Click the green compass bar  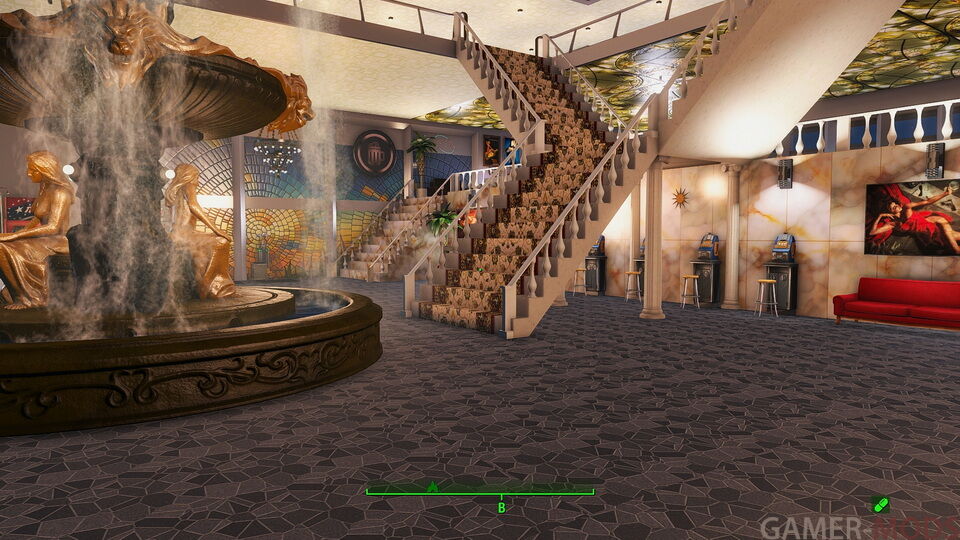coord(480,491)
